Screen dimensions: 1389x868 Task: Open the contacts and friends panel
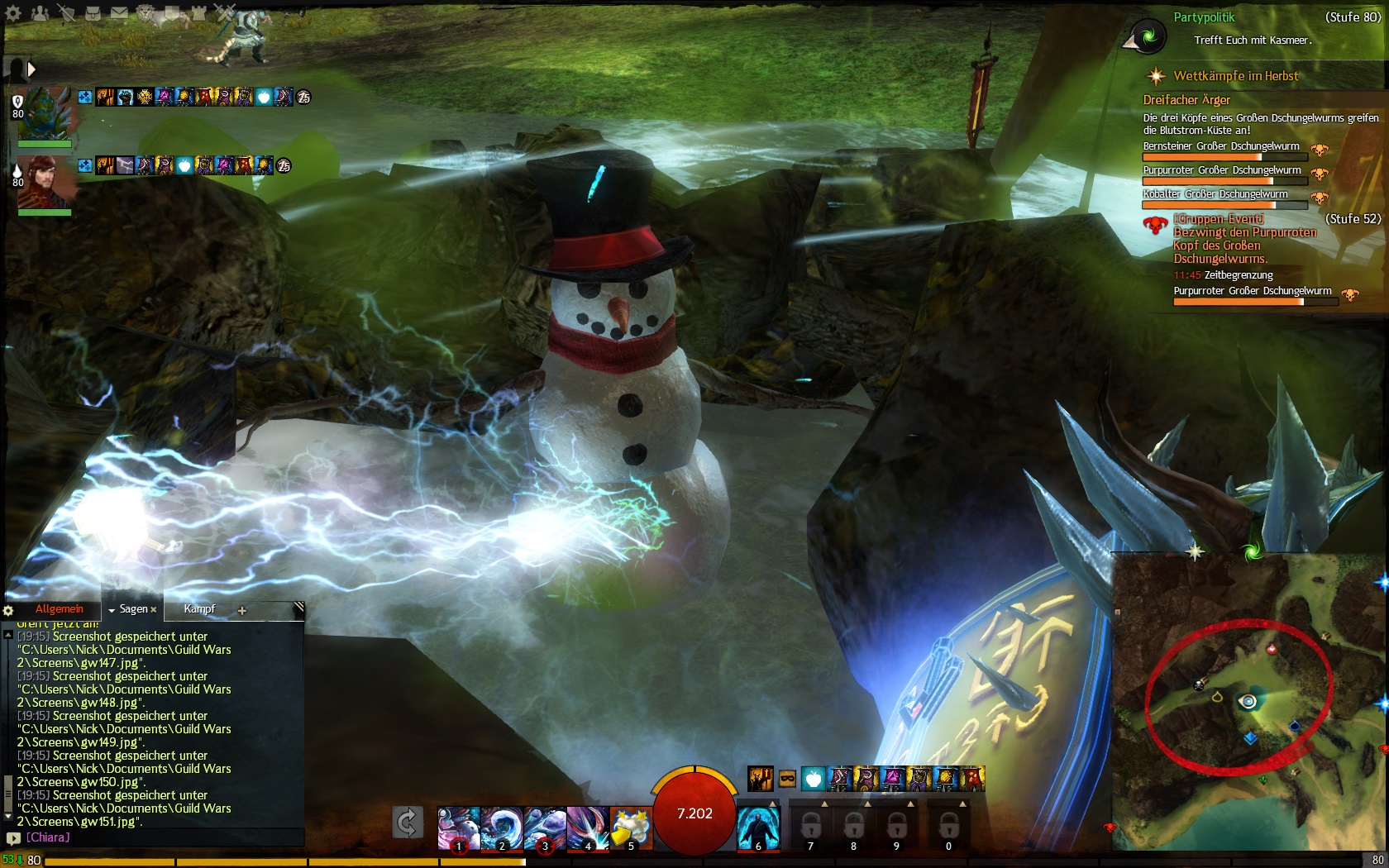(39, 13)
